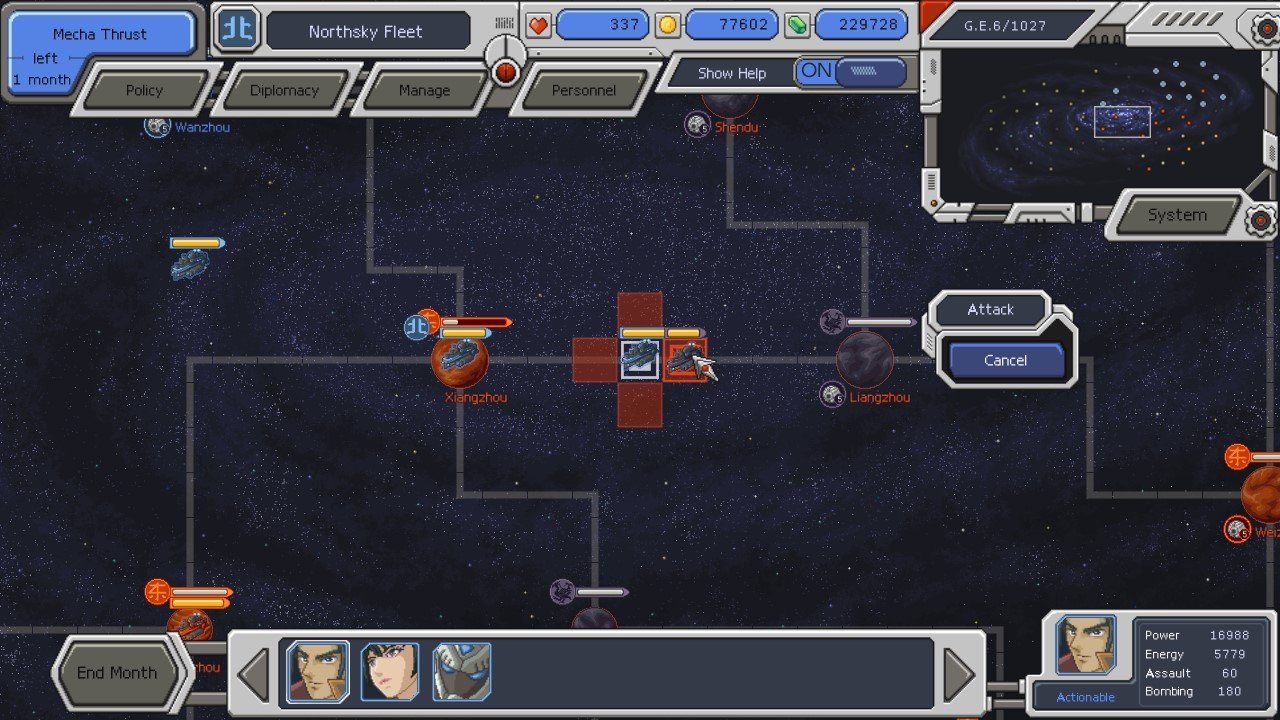This screenshot has height=720, width=1280.
Task: Click the gold coin funds icon
Action: click(x=669, y=24)
